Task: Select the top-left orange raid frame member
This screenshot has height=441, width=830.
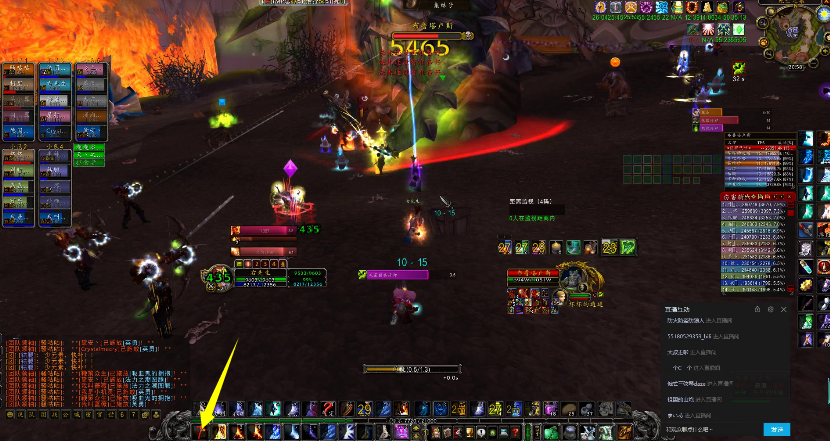Action: click(18, 71)
